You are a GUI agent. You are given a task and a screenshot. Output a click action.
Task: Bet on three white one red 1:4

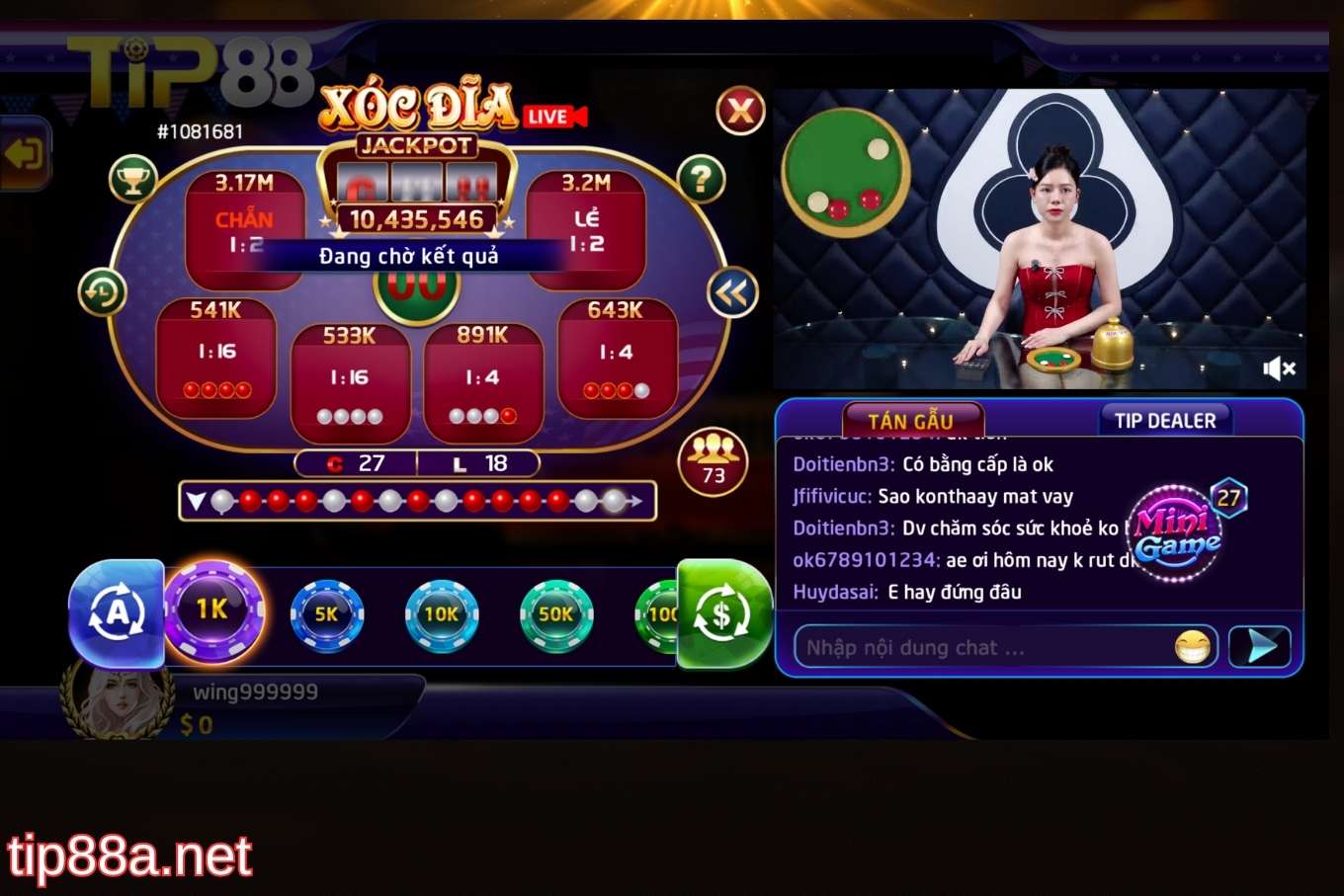(482, 383)
